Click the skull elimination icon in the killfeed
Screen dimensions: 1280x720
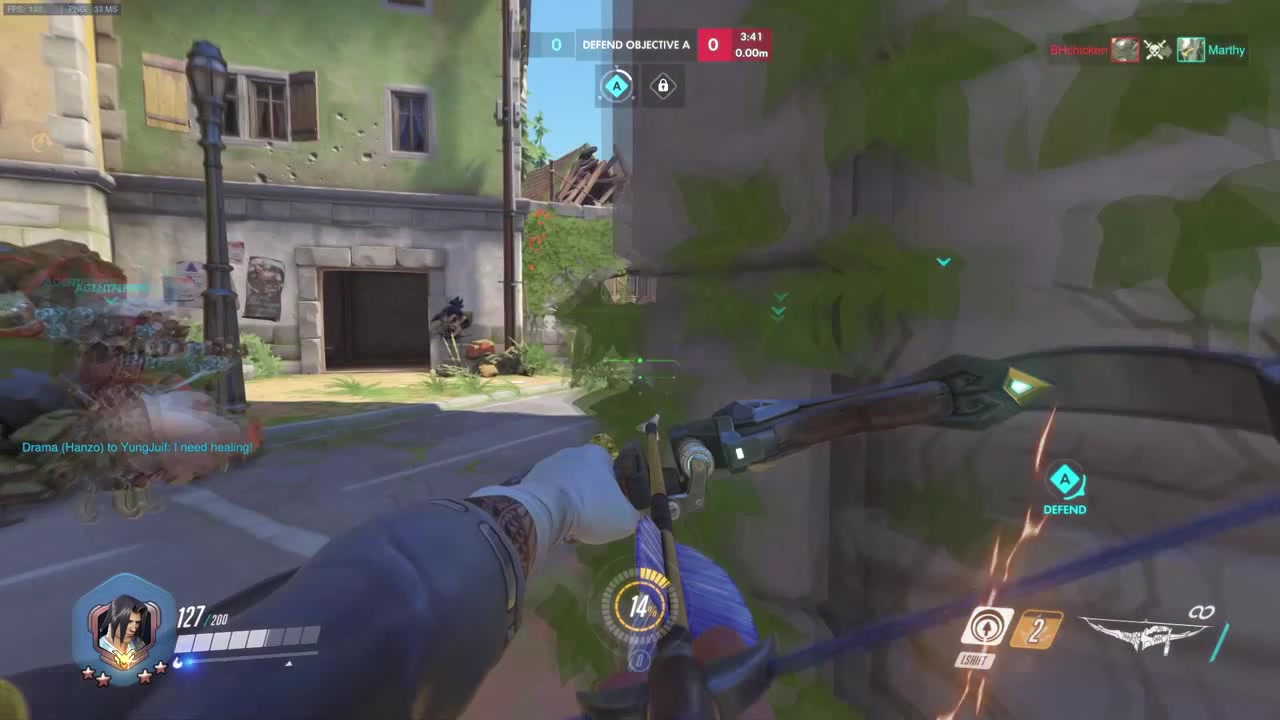[x=1157, y=50]
